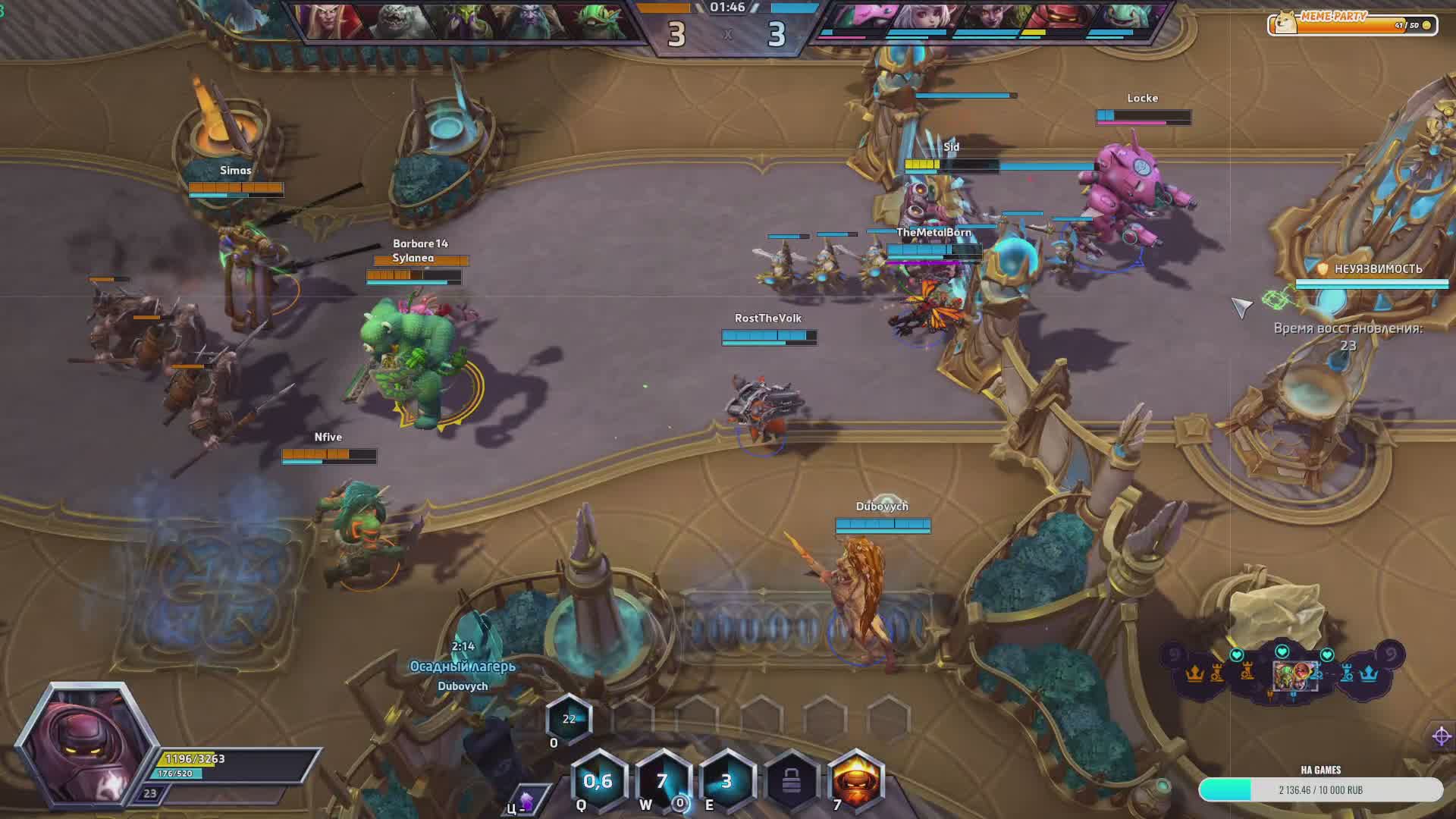The image size is (1456, 819).
Task: Activate the E ability hexagon
Action: (x=726, y=781)
